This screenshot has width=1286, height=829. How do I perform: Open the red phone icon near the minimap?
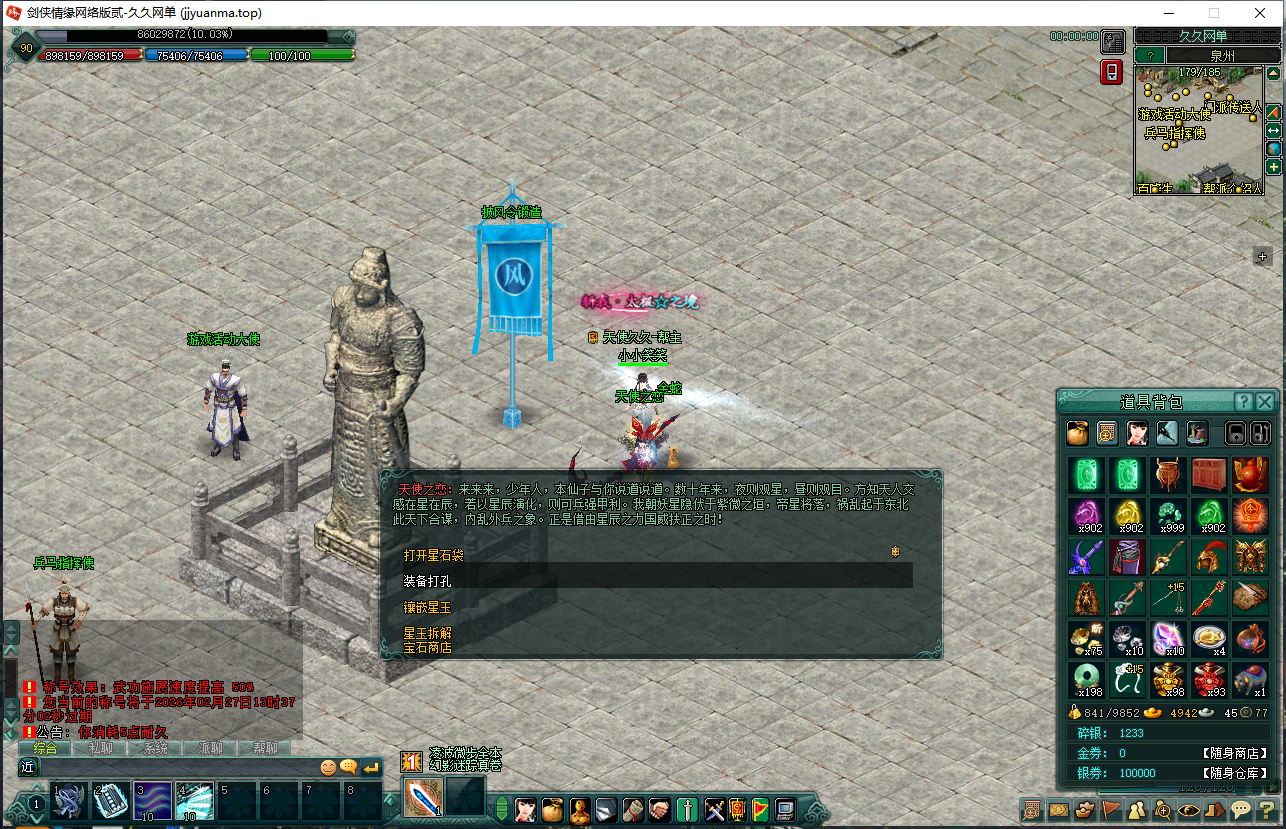1112,73
